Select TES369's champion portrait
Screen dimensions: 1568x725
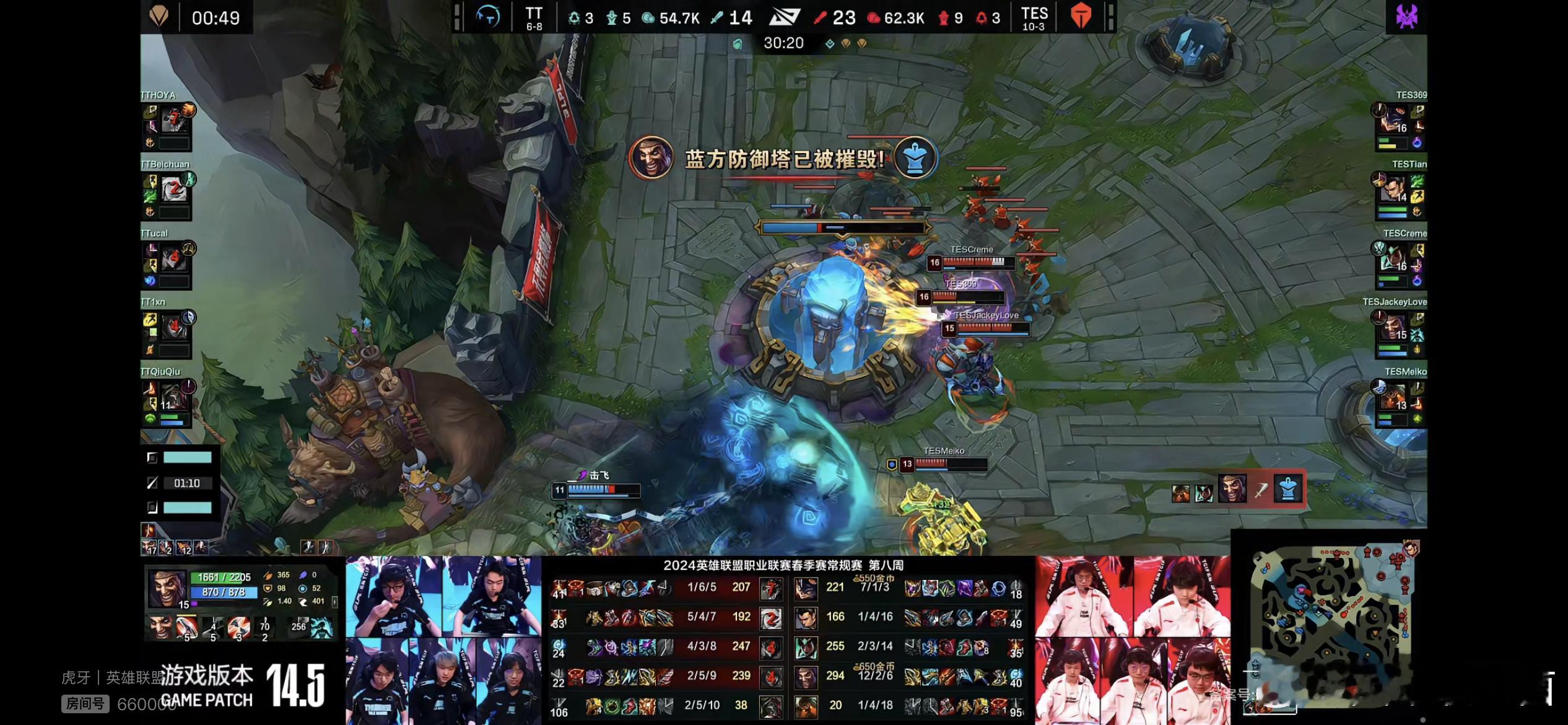coord(1397,120)
